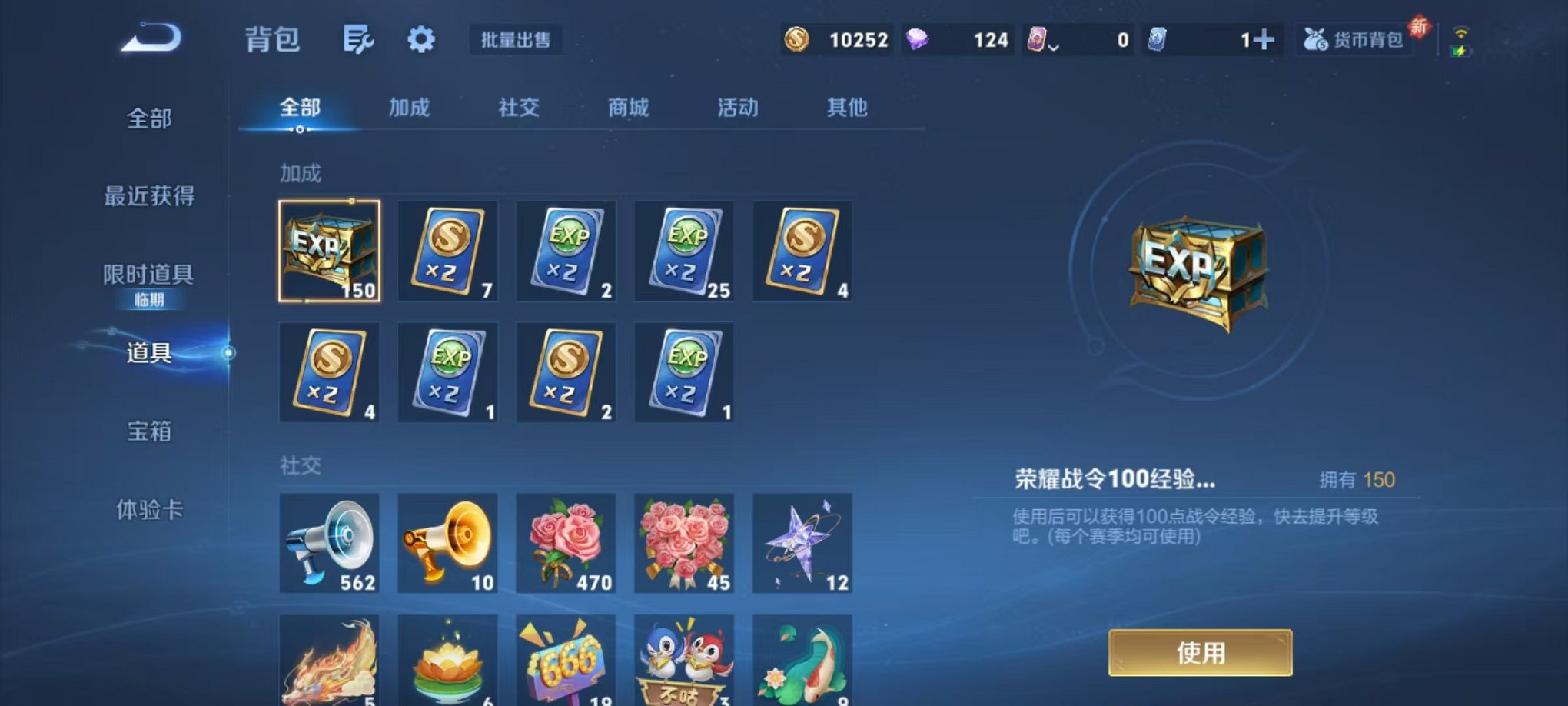Click the item management wrench icon beside 背包
Image resolution: width=1568 pixels, height=706 pixels.
[360, 39]
